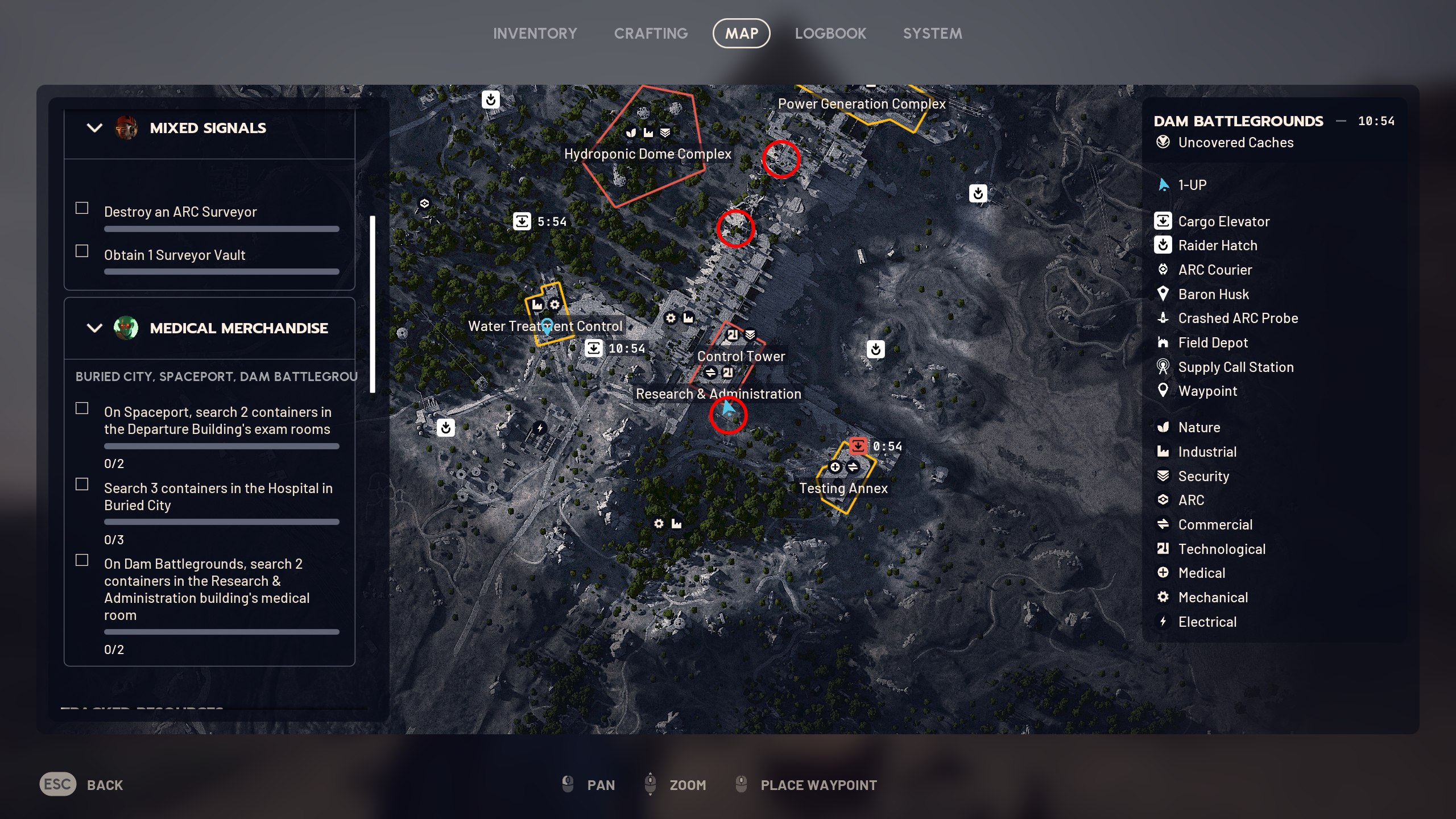Click the Raider Hatch icon in the legend
1456x819 pixels.
[x=1163, y=245]
